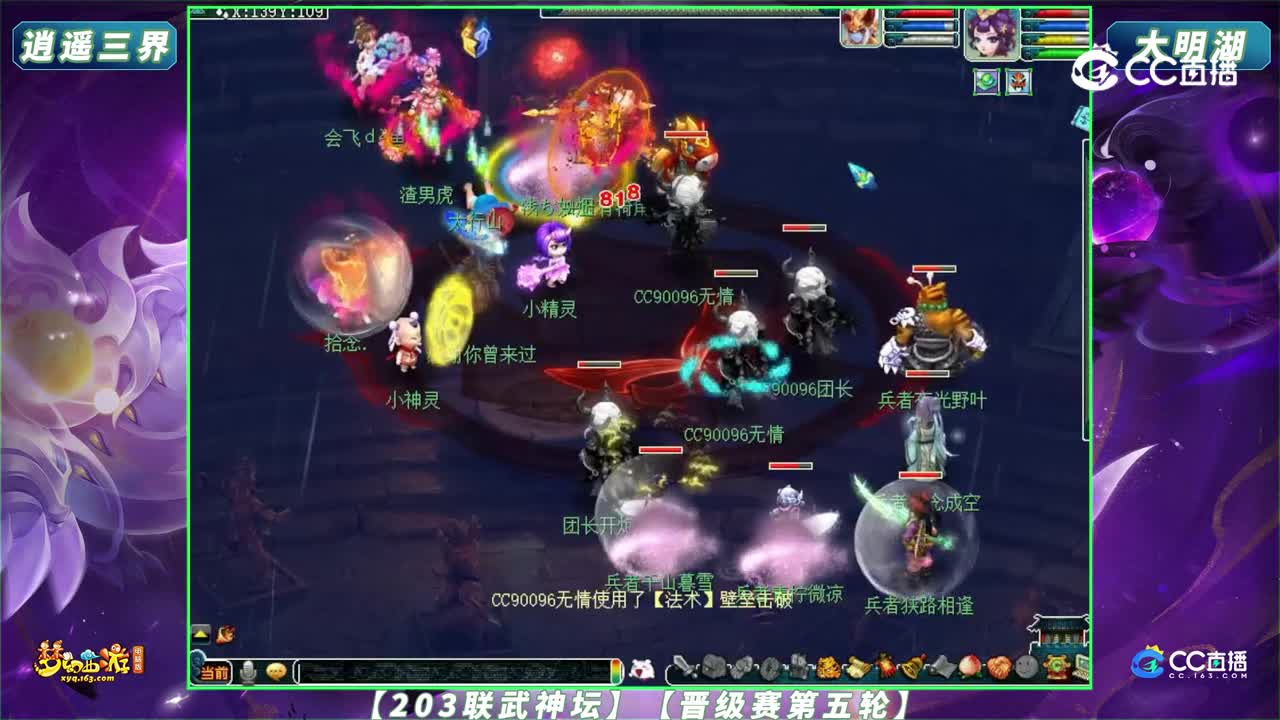1280x720 pixels.
Task: Open the emoji chat icon next to the microphone
Action: (x=276, y=668)
